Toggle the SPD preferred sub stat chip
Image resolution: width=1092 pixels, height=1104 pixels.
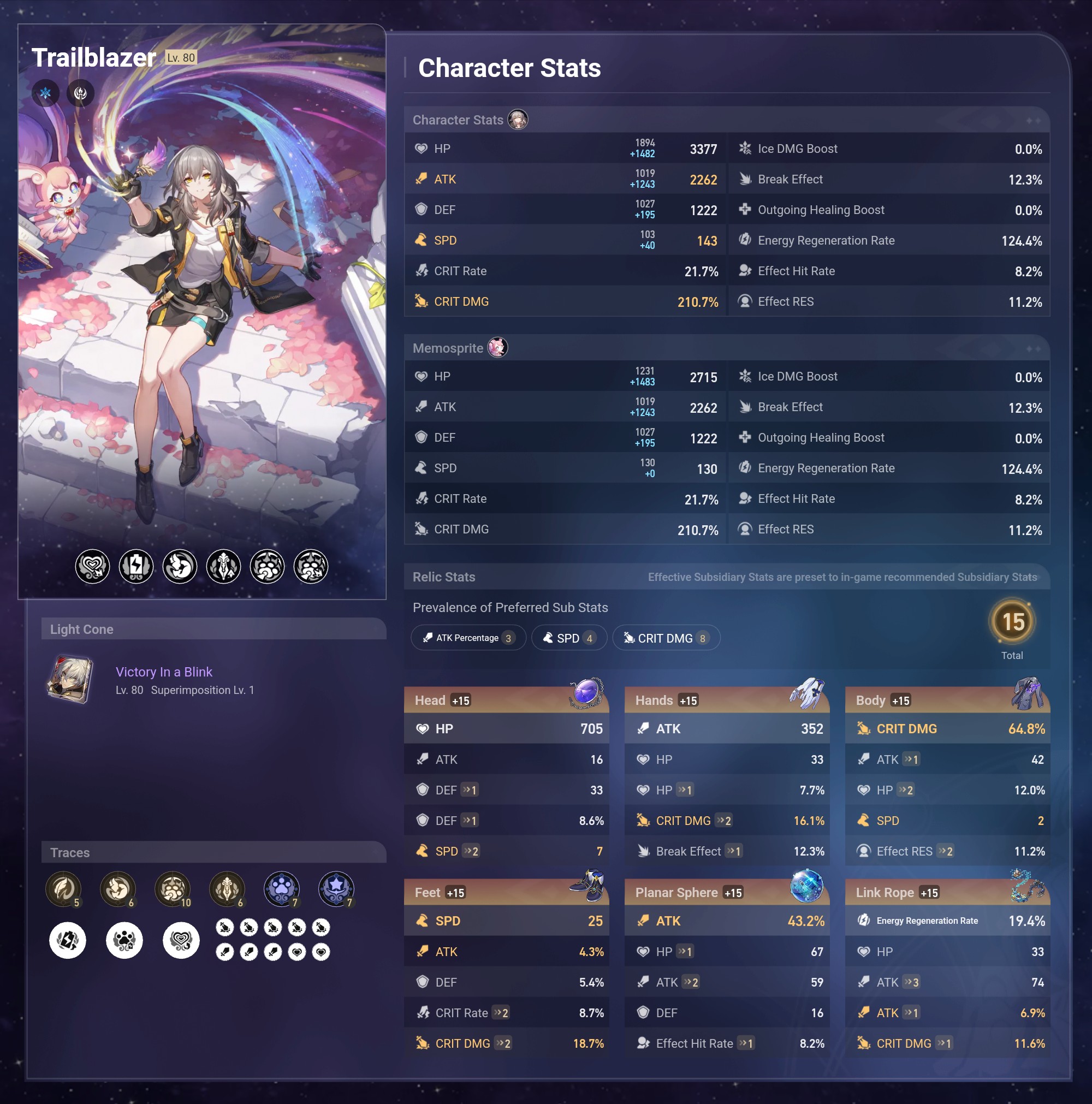569,638
